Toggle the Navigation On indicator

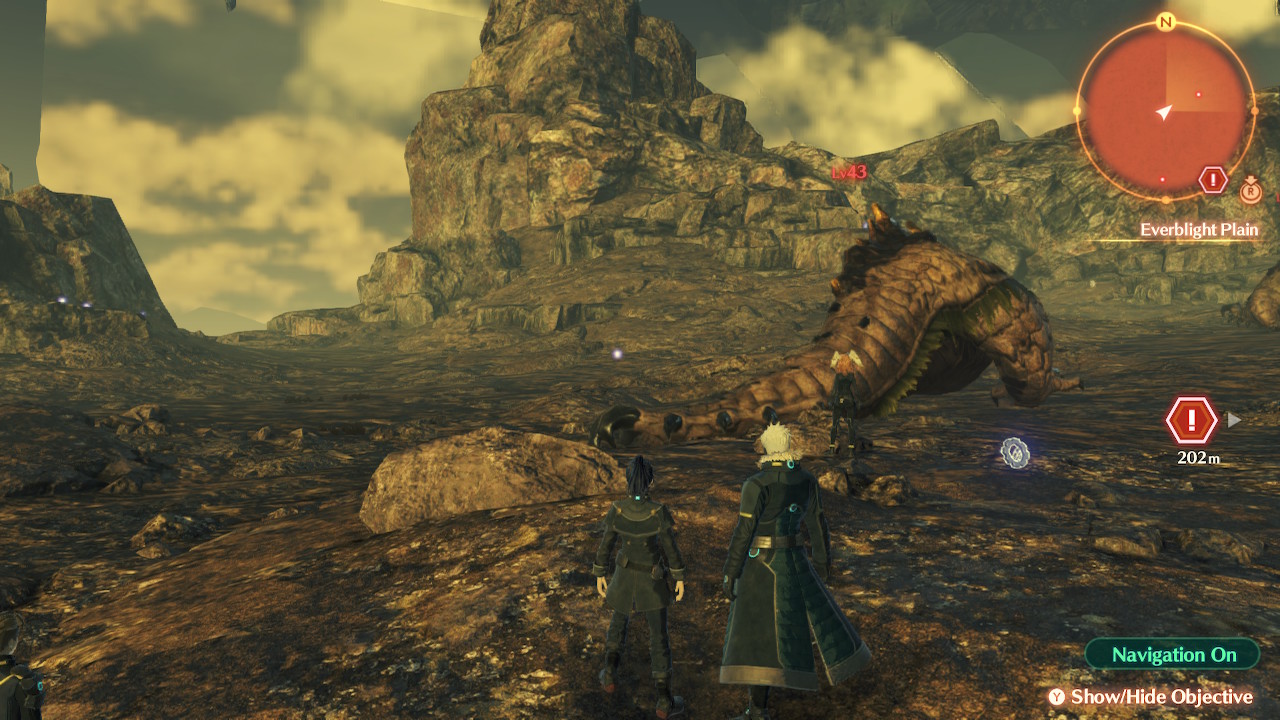[1173, 655]
